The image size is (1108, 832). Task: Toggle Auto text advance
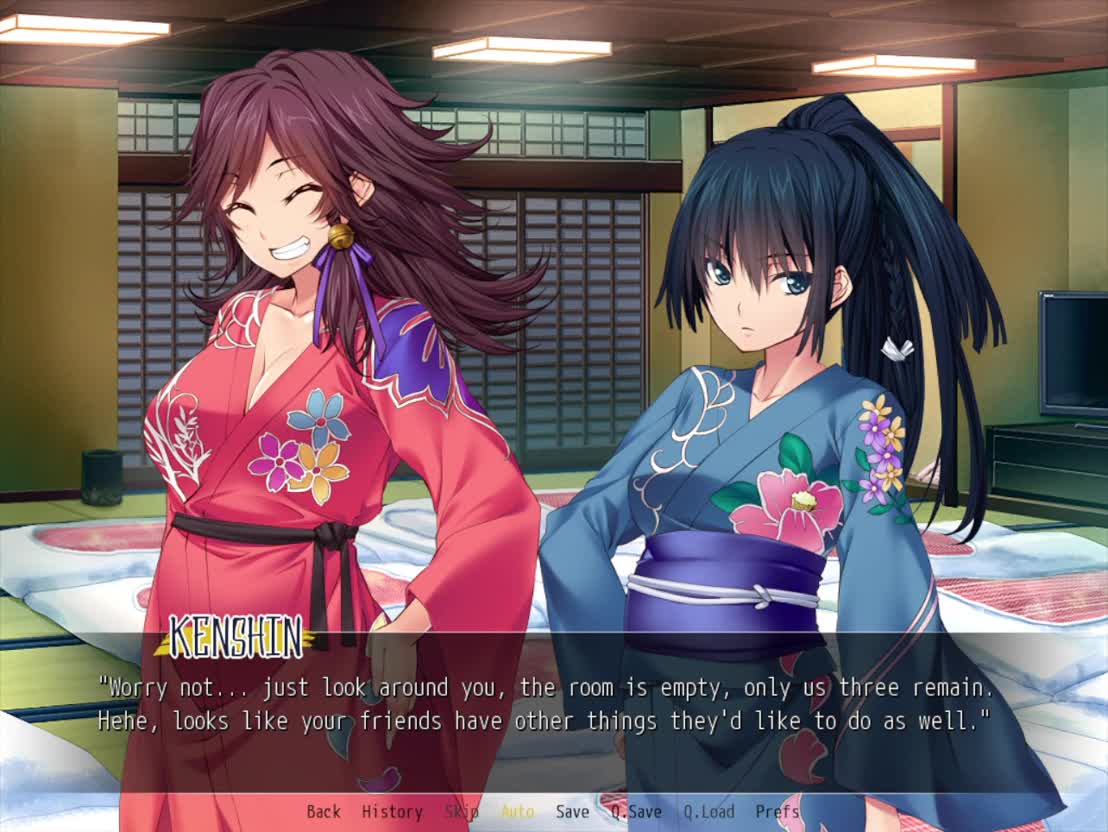517,812
